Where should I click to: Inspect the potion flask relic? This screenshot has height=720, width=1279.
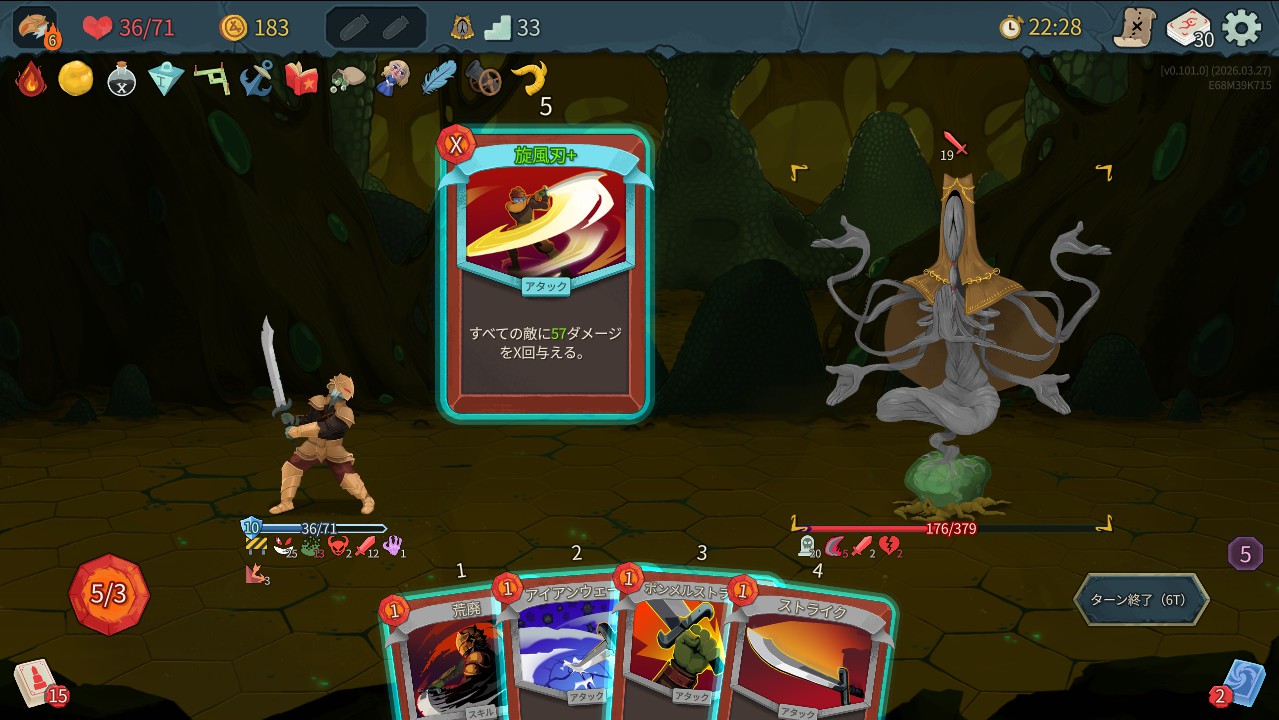[121, 79]
